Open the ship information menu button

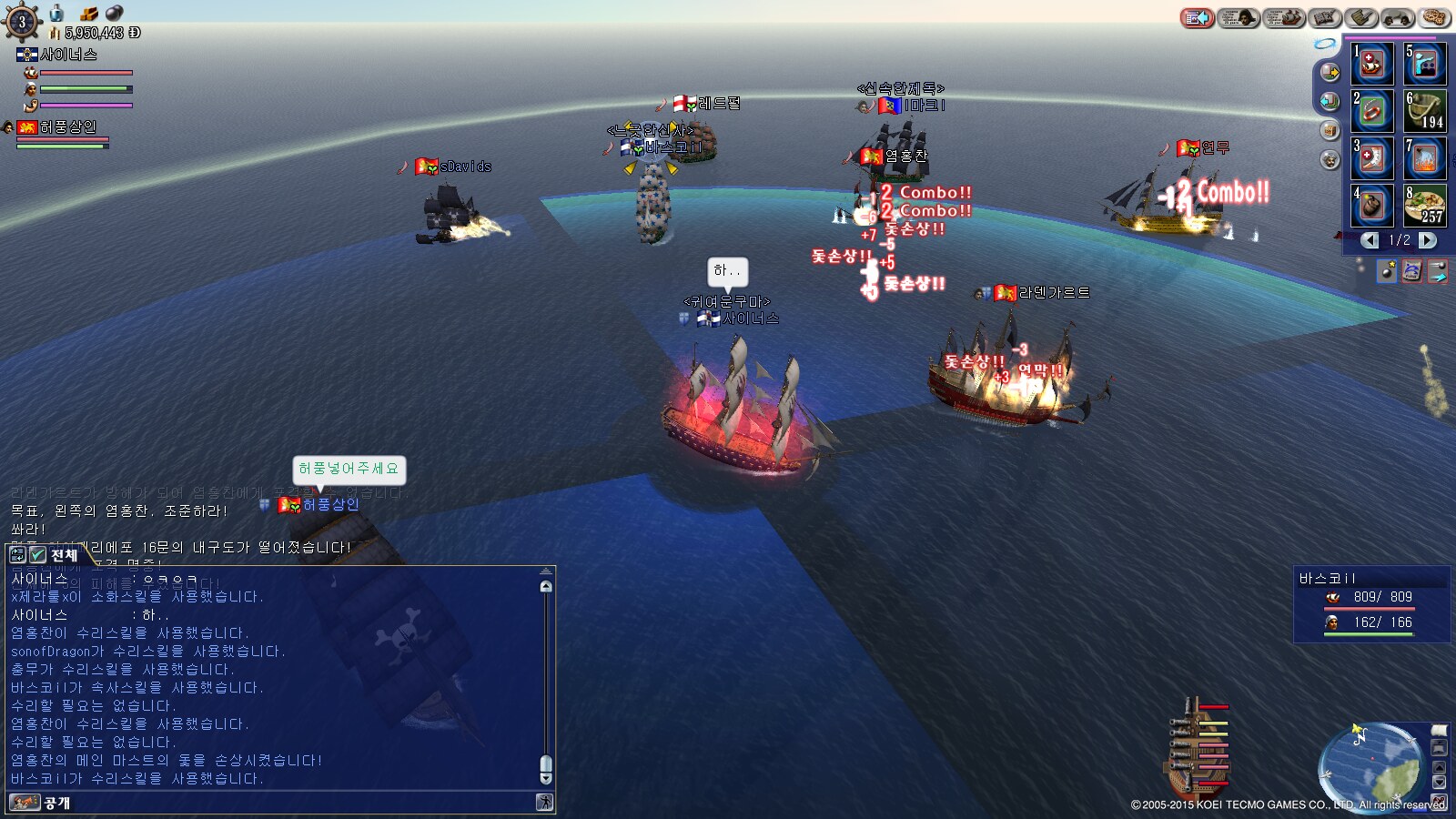pos(1284,17)
